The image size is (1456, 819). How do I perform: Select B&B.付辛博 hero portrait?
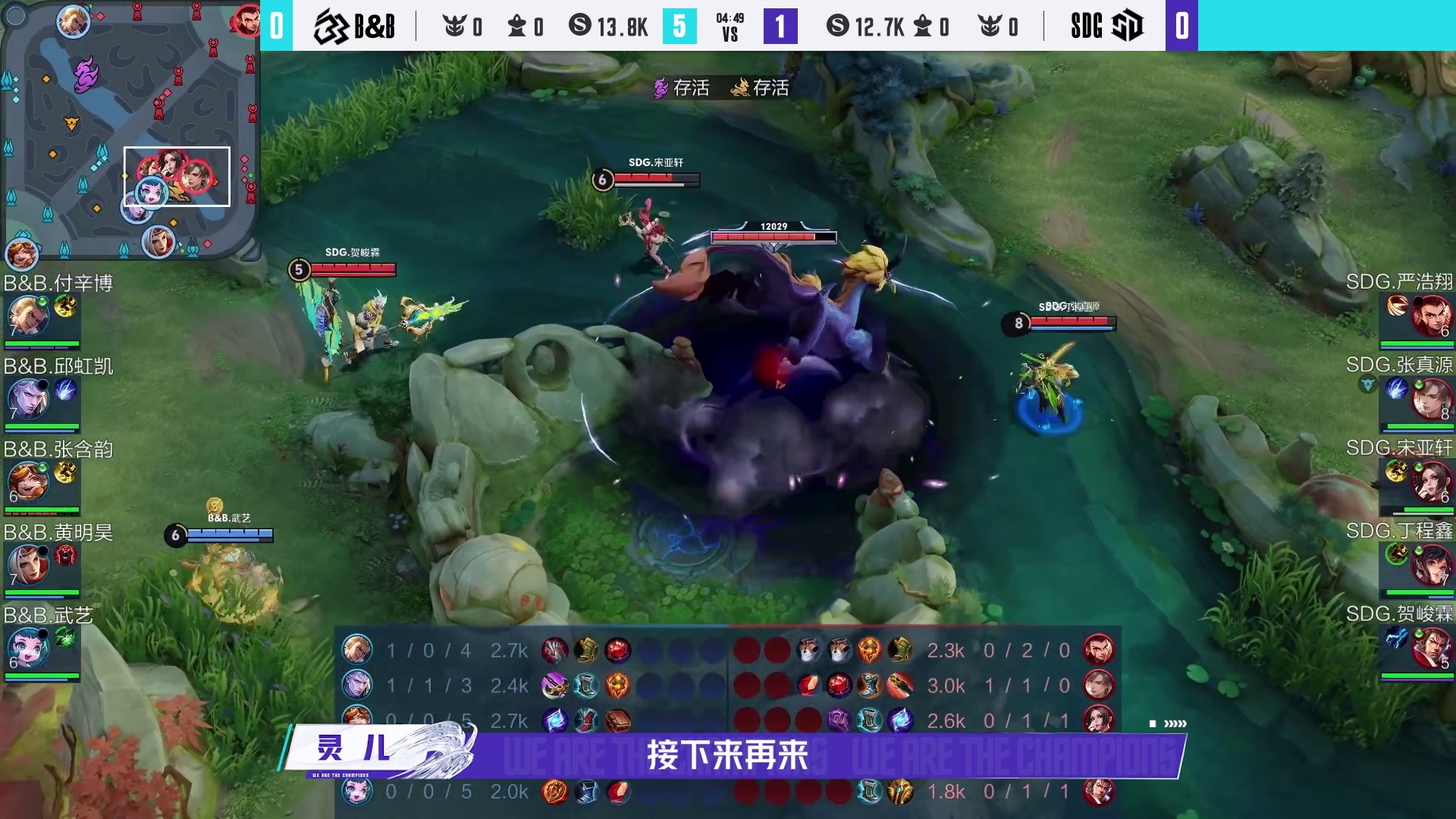point(27,316)
